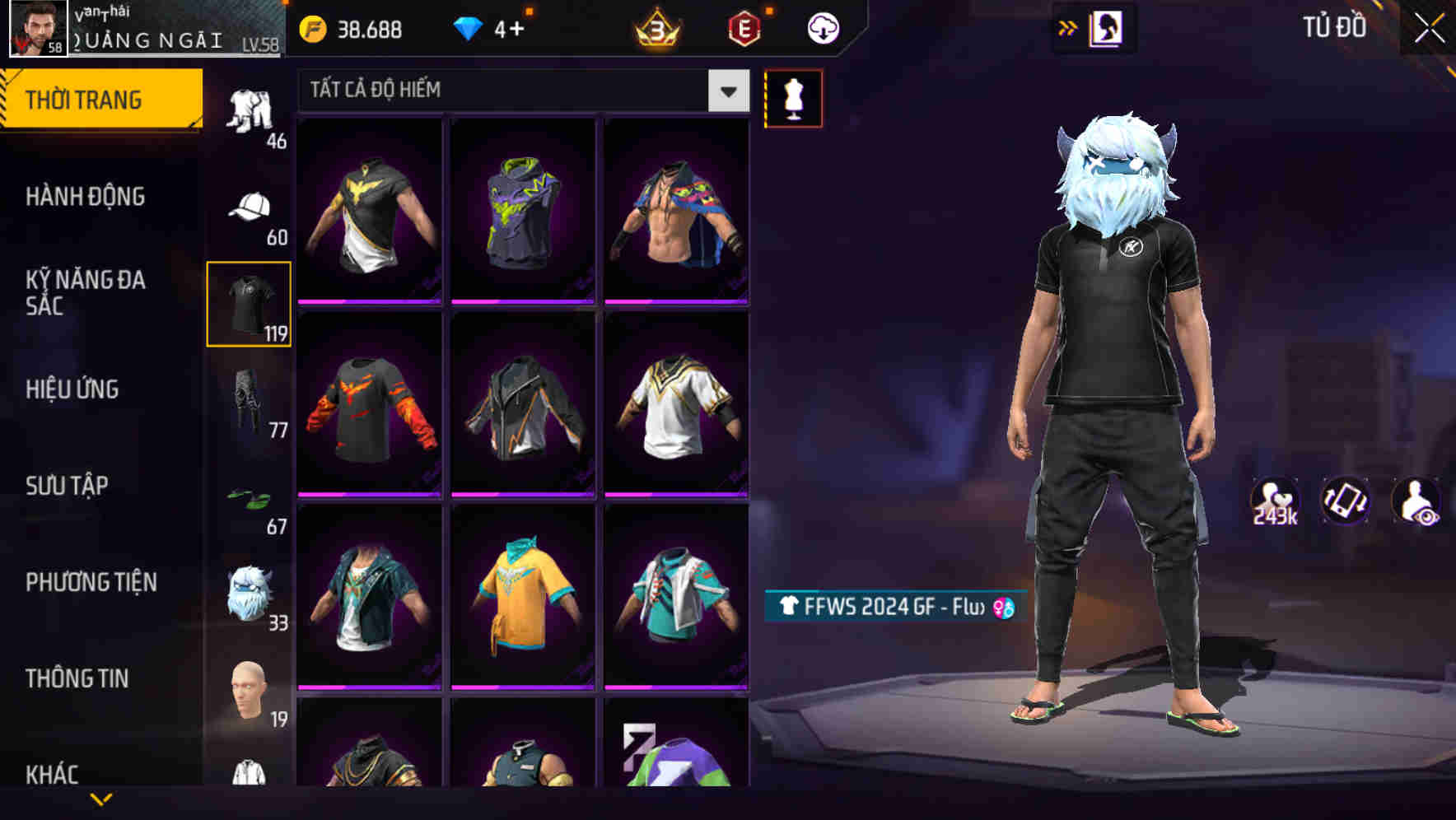Select the yellow hoodie thumbnail
This screenshot has height=820, width=1456.
click(x=522, y=603)
